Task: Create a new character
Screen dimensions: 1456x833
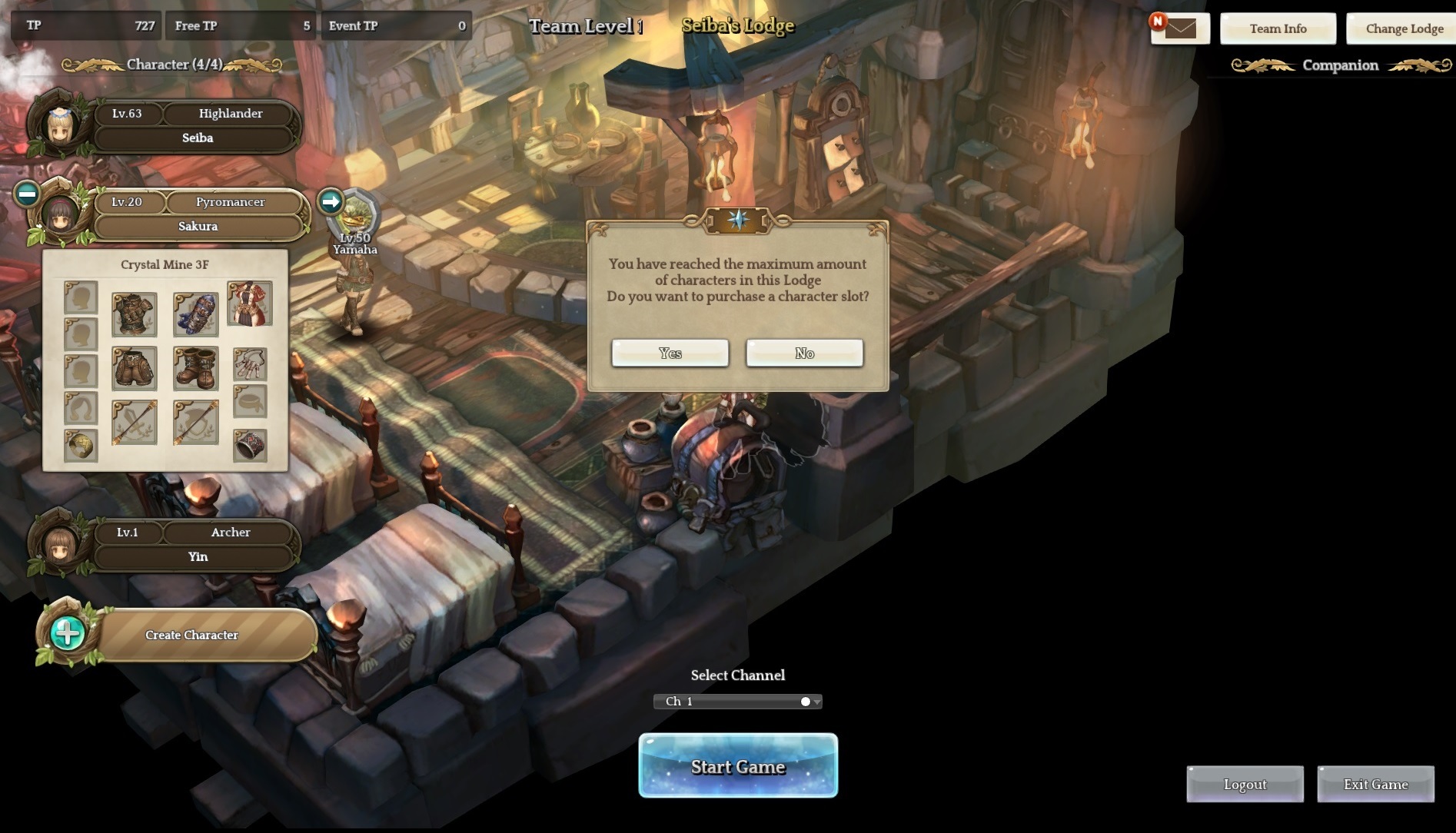Action: [x=191, y=636]
